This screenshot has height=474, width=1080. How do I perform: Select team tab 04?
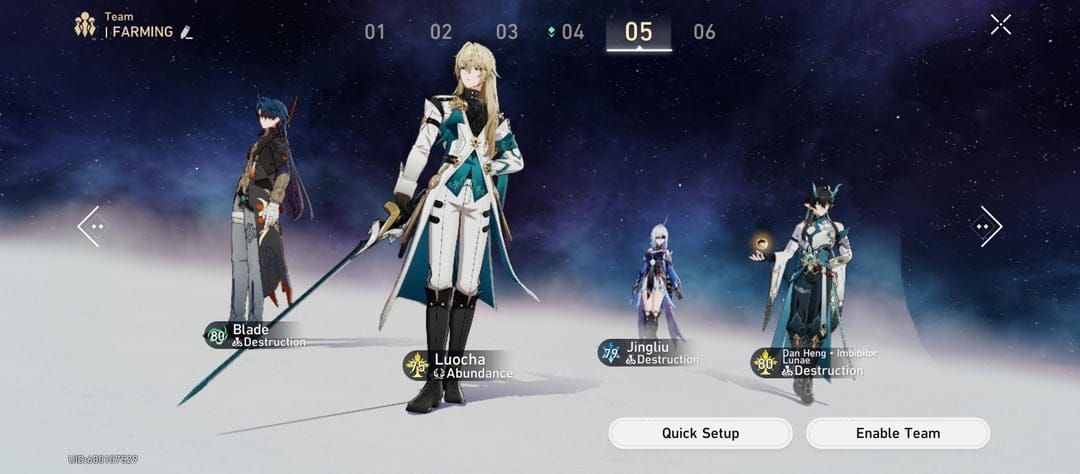tap(572, 32)
